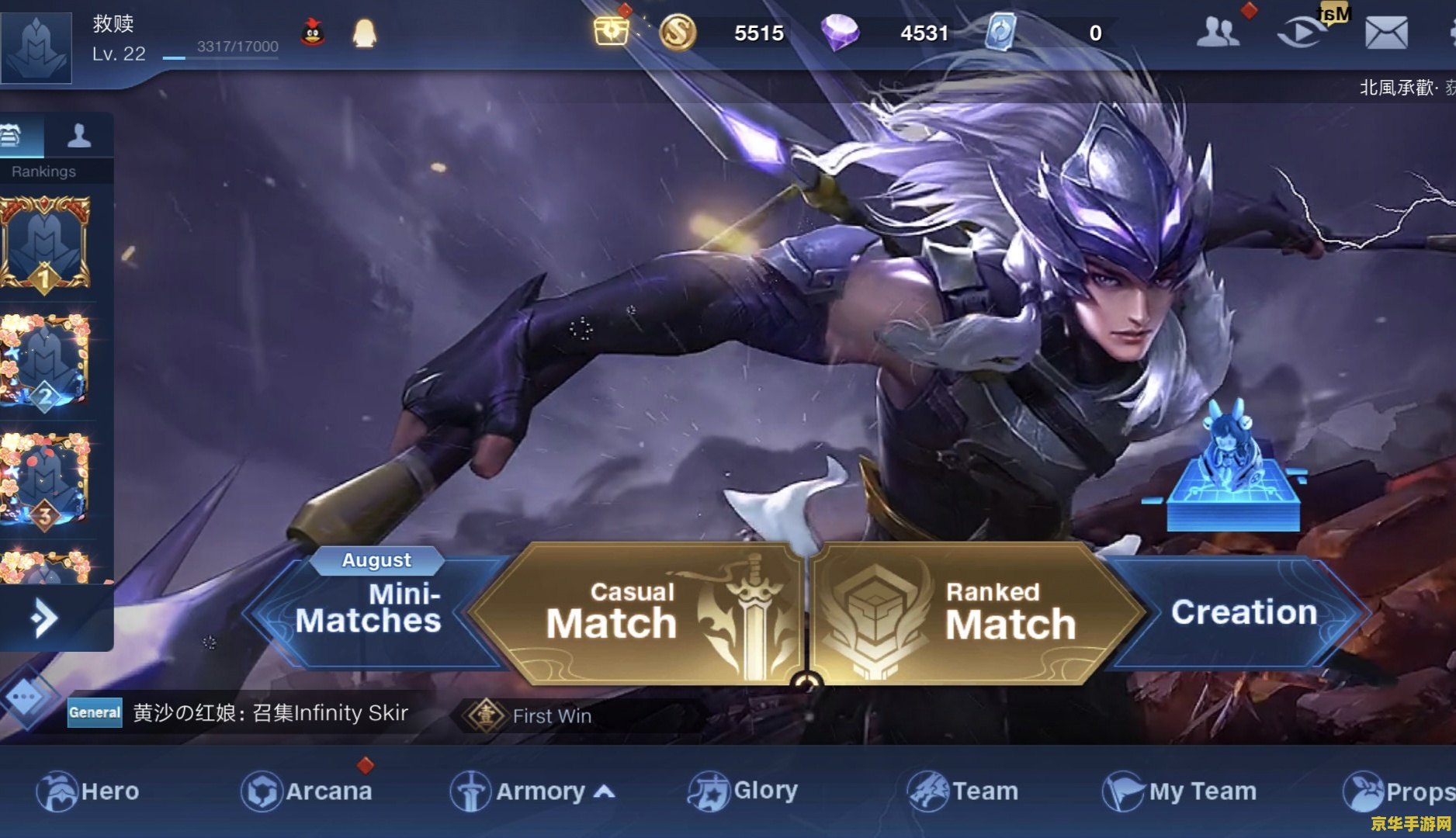Open the friends list icon
1456x838 pixels.
coord(1217,33)
